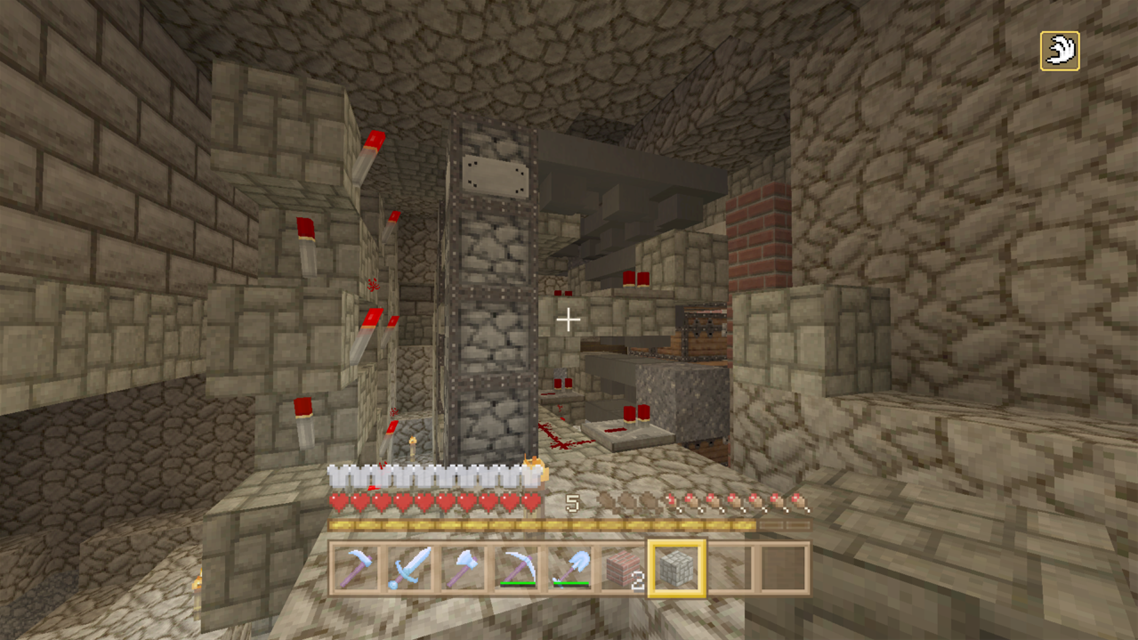
Task: Pick the hammer-shaped tool hotbar slot
Action: click(x=355, y=568)
